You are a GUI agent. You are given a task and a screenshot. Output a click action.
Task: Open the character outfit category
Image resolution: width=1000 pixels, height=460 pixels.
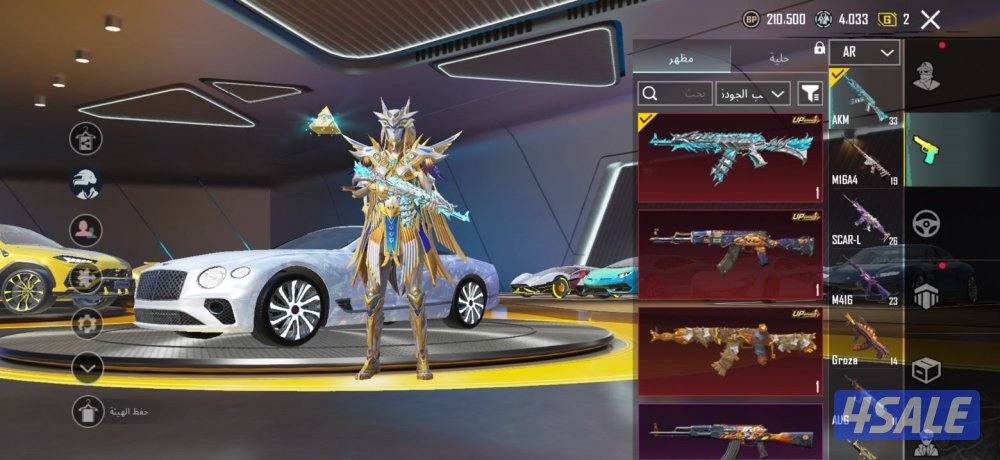click(927, 77)
